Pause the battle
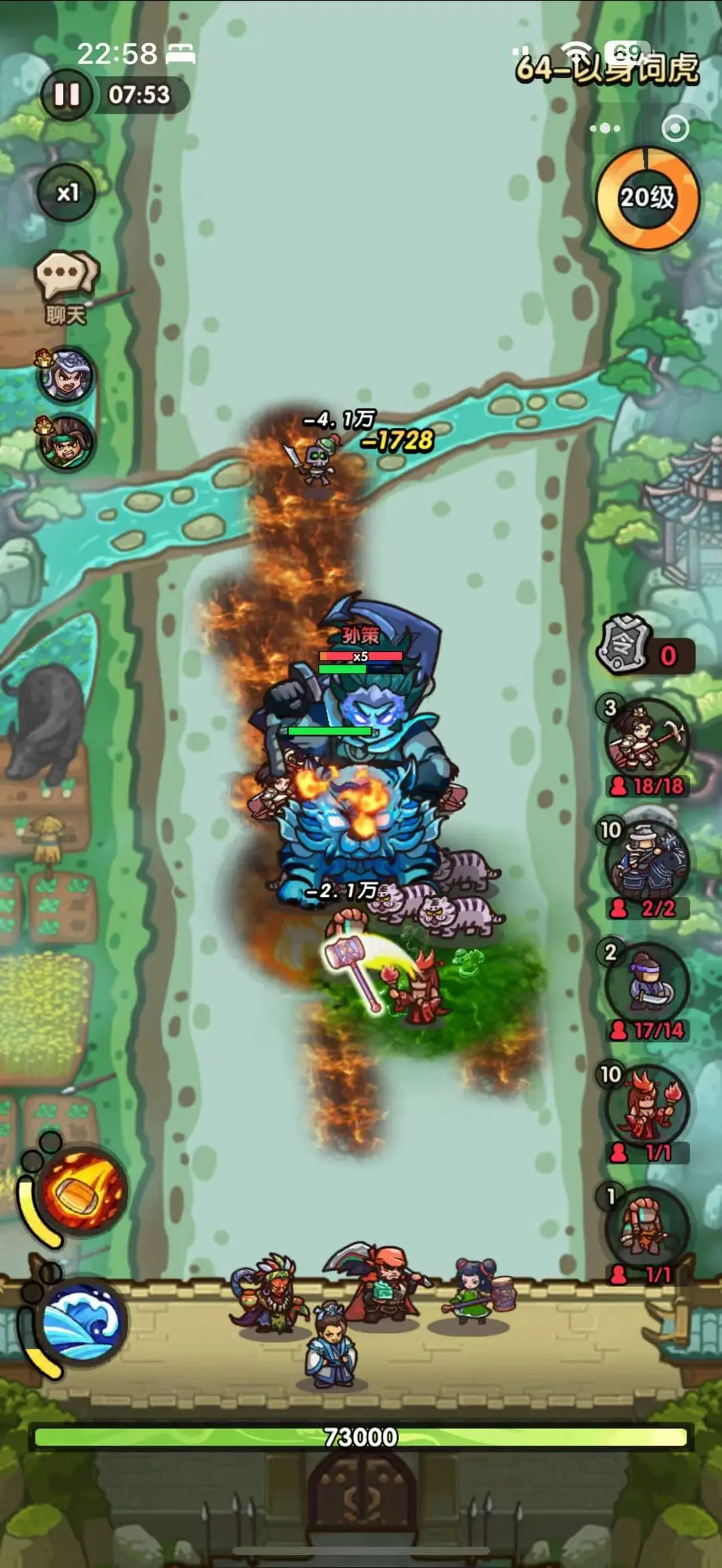 (x=67, y=95)
